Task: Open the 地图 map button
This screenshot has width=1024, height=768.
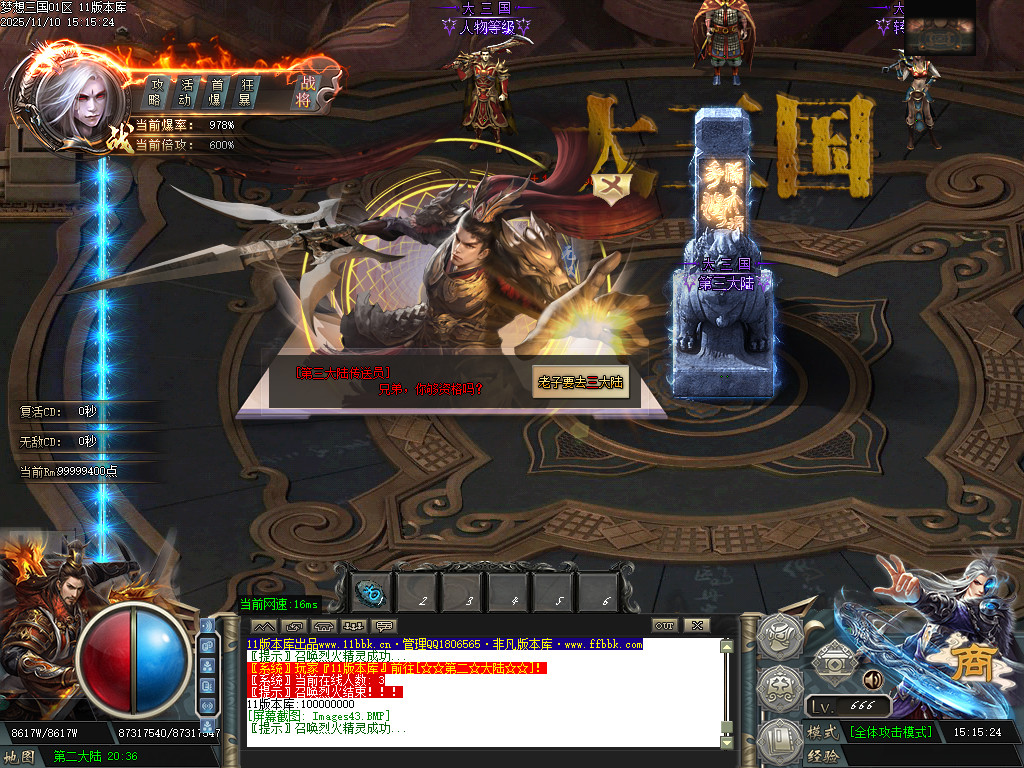Action: tap(19, 757)
